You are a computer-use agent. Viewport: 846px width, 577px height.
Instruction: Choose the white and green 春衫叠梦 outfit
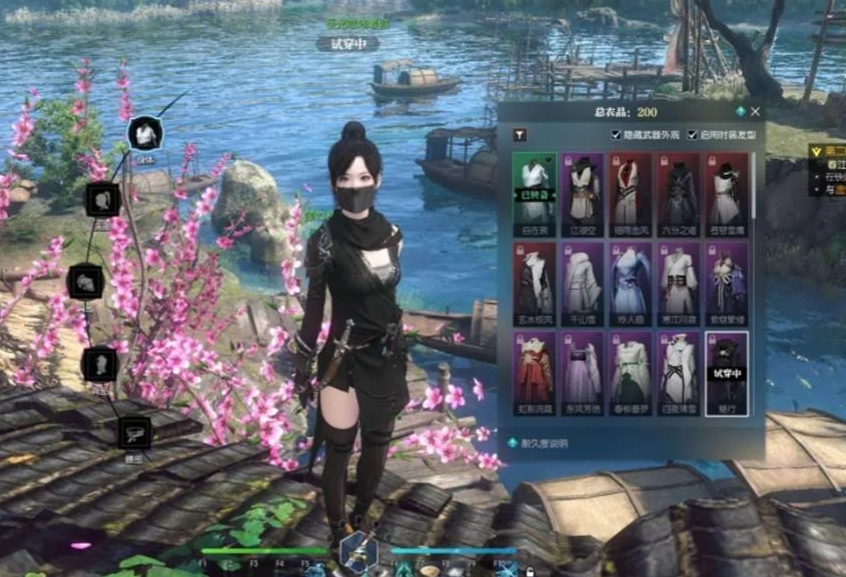[631, 370]
